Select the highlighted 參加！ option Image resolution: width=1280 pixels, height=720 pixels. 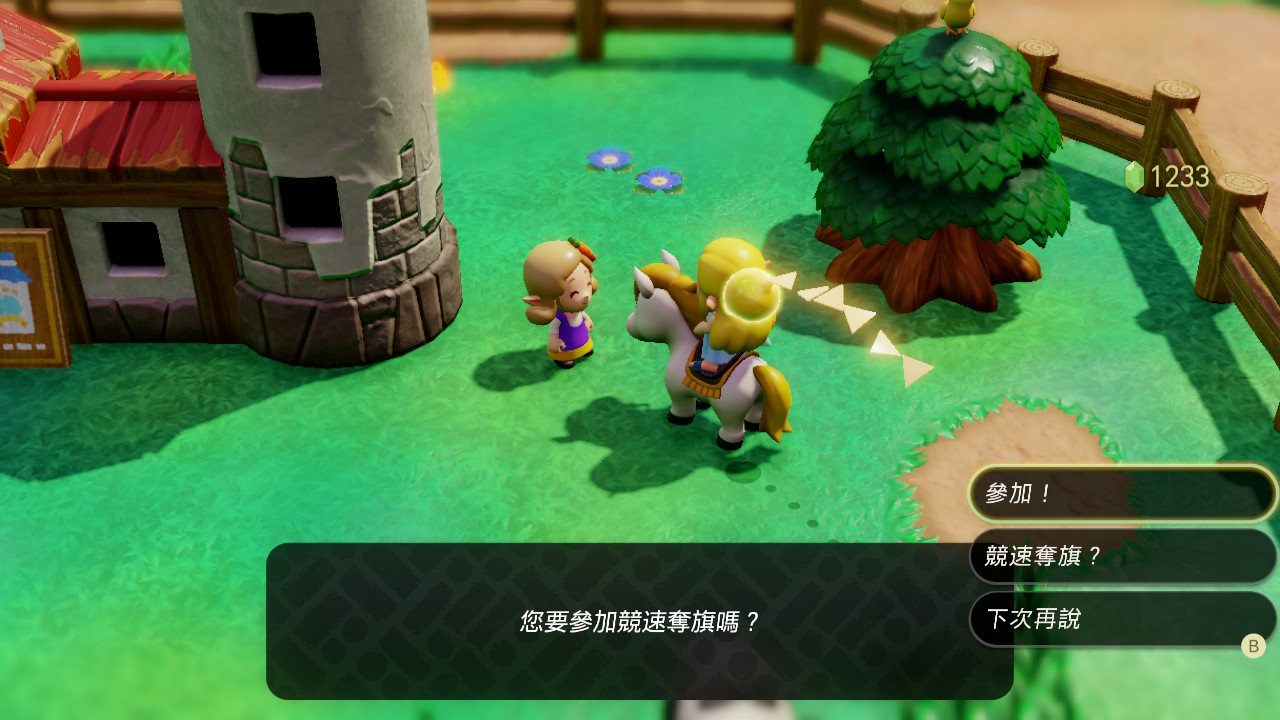pos(1120,493)
